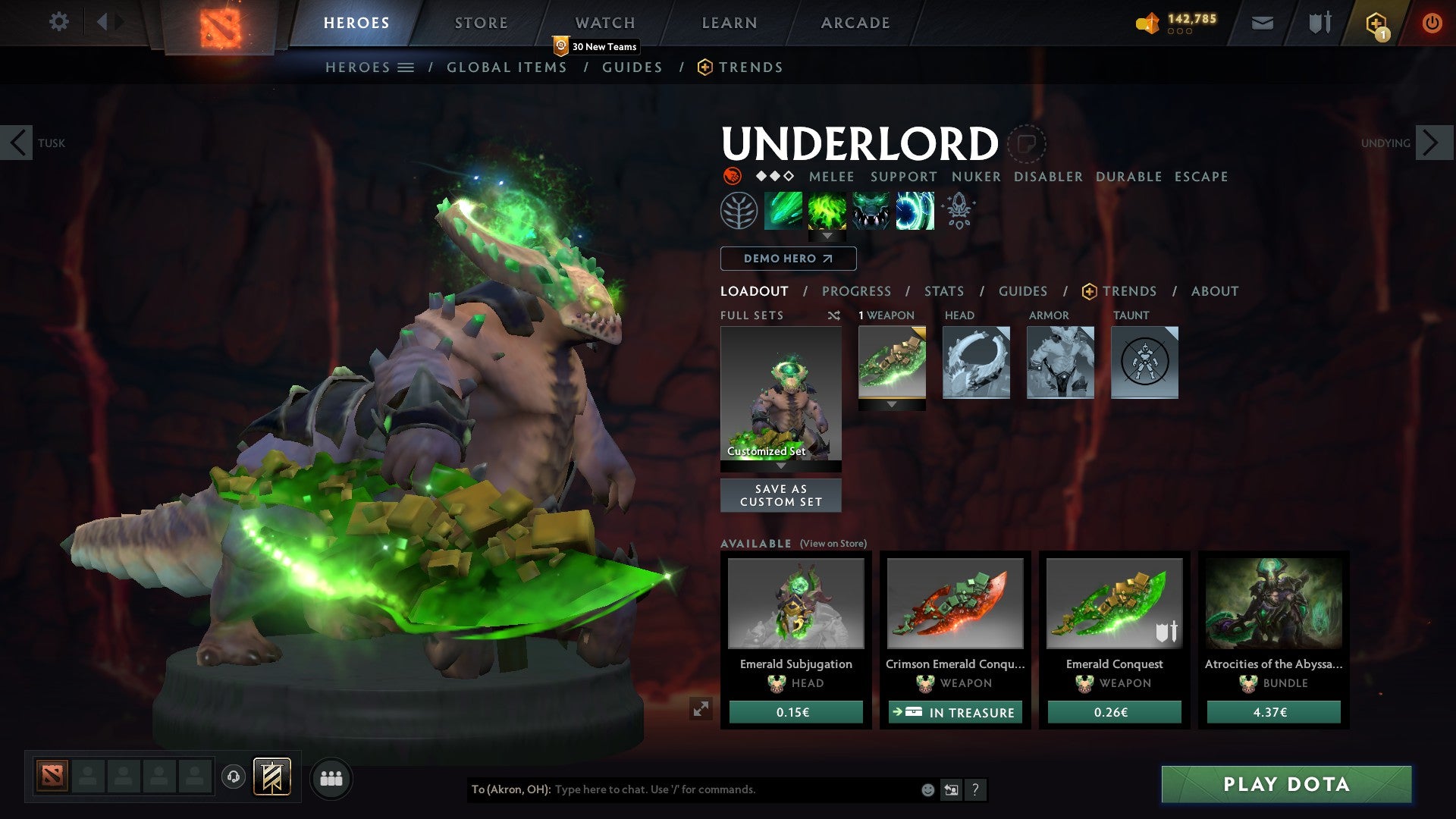Click the Dota Plus hexagon notification icon
Viewport: 1456px width, 819px height.
point(1375,22)
